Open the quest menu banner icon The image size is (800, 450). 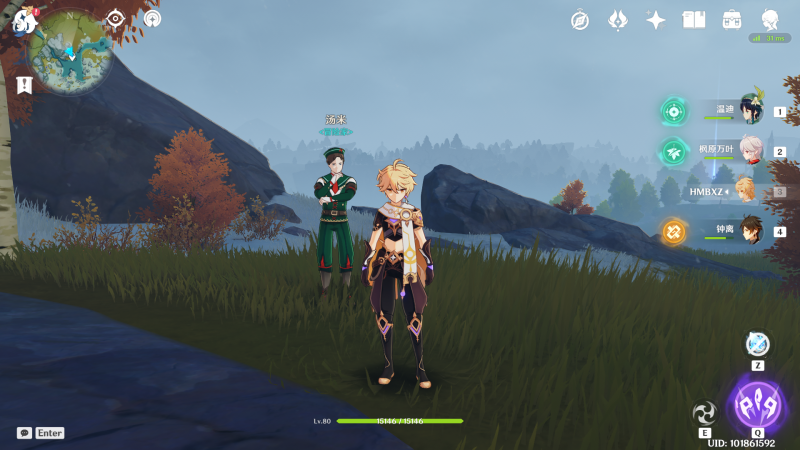pyautogui.click(x=25, y=86)
